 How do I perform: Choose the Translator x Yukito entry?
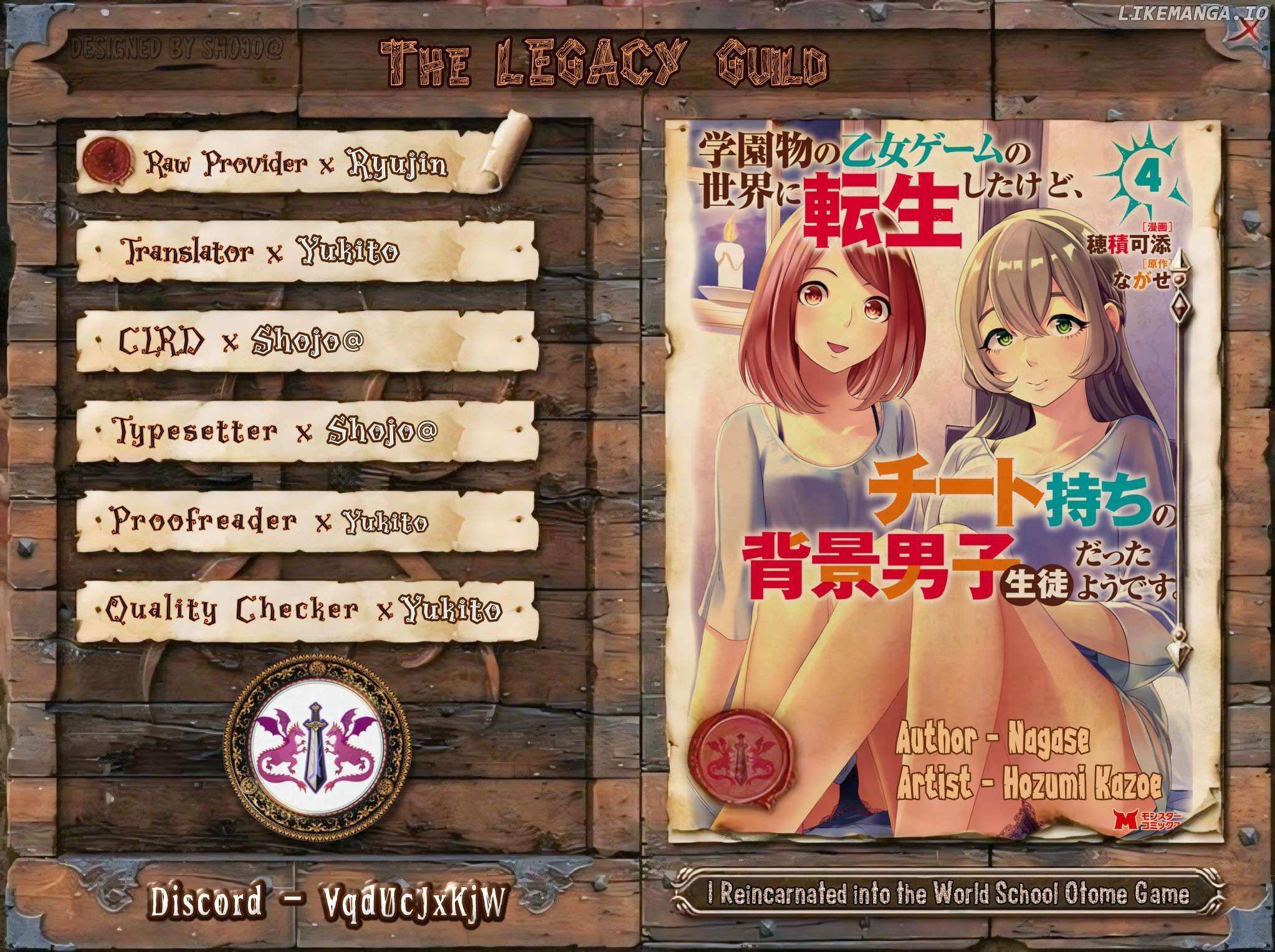pyautogui.click(x=305, y=252)
